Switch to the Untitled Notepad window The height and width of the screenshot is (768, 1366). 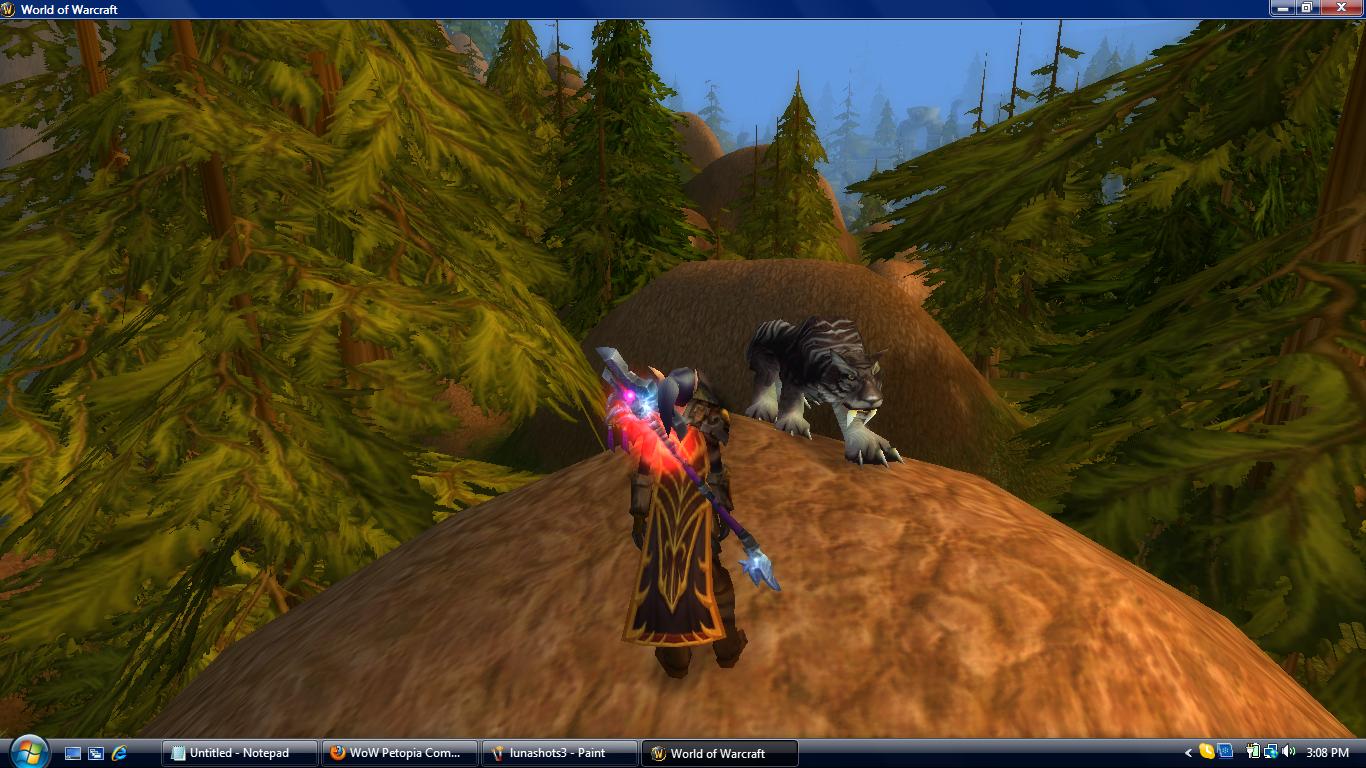238,753
